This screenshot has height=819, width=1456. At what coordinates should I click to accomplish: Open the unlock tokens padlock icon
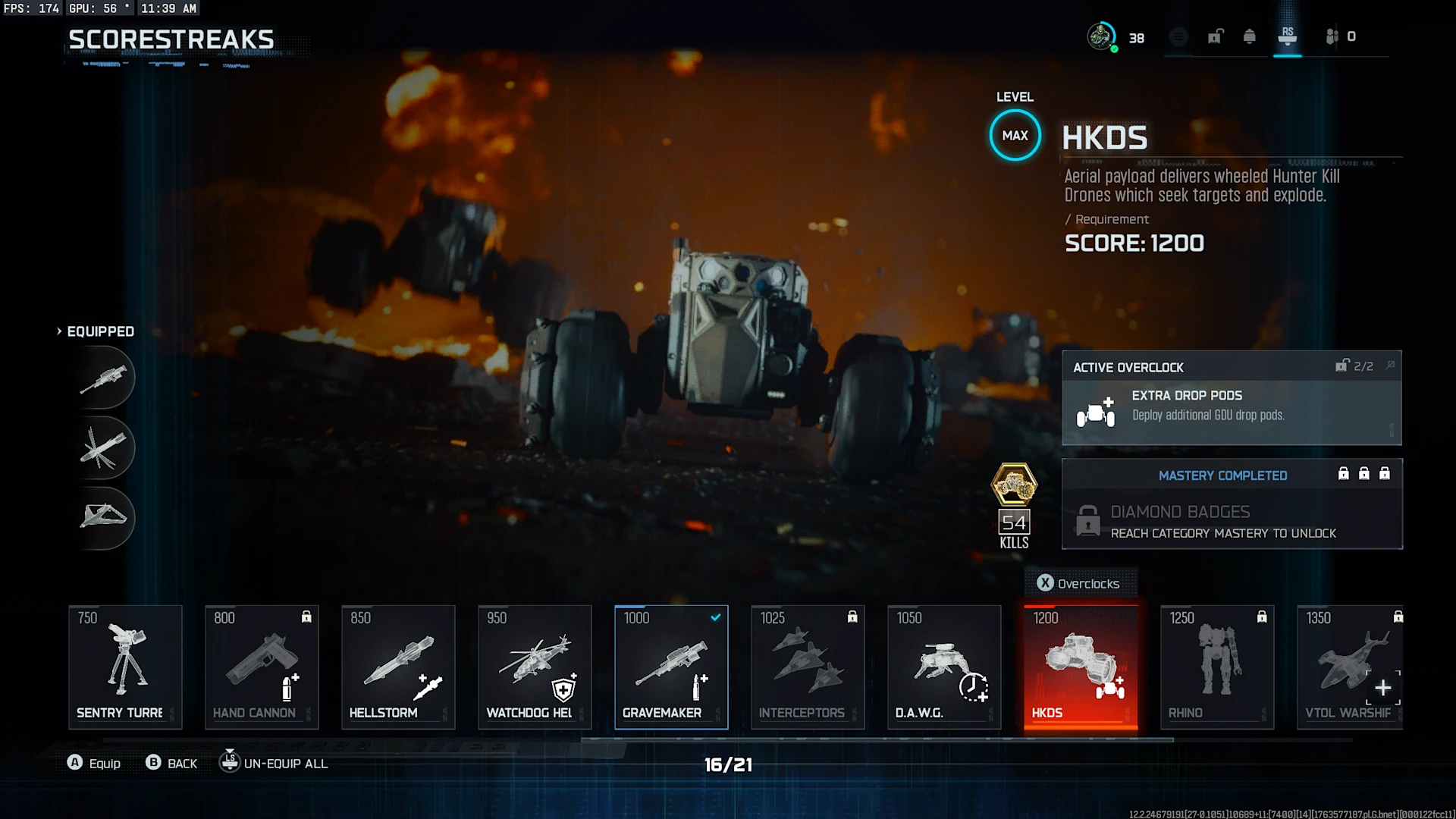point(1216,36)
